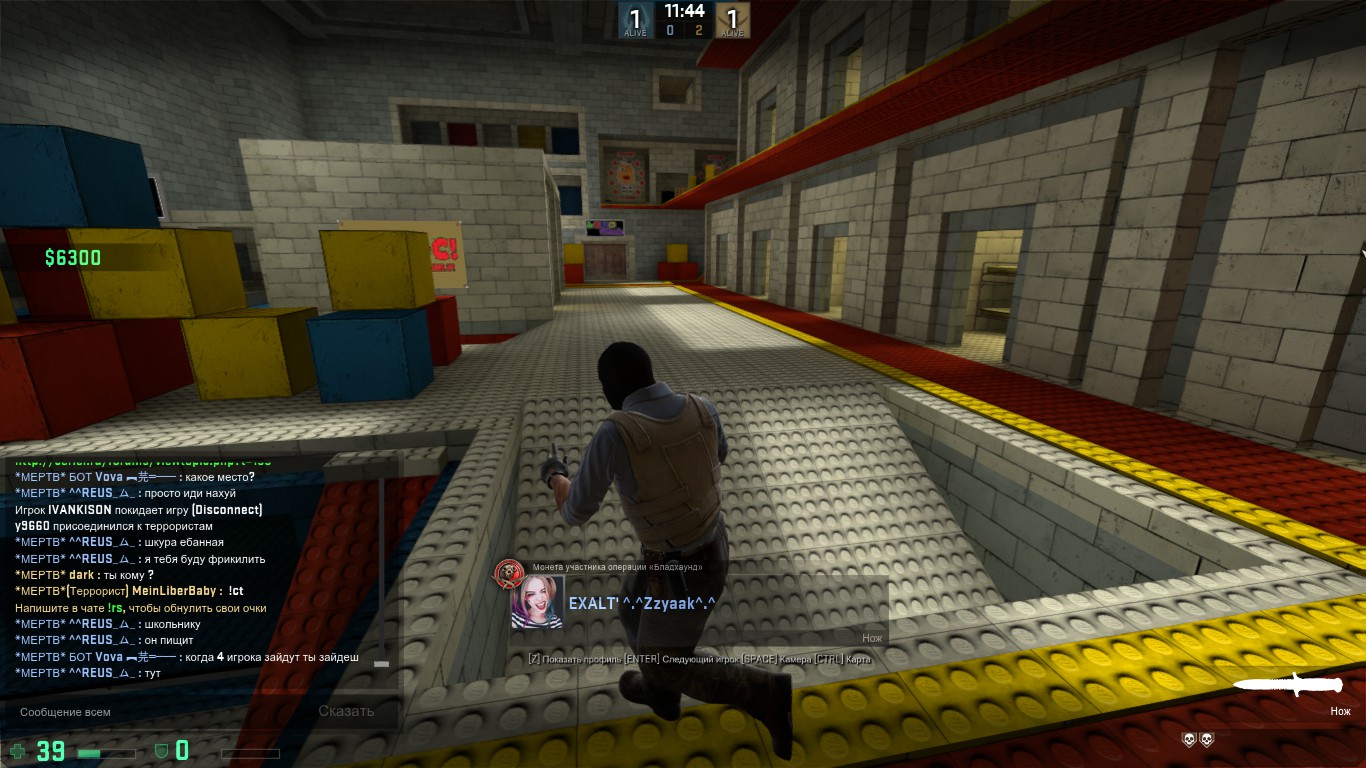Click the "Сказать" send button
The width and height of the screenshot is (1366, 768).
tap(346, 712)
